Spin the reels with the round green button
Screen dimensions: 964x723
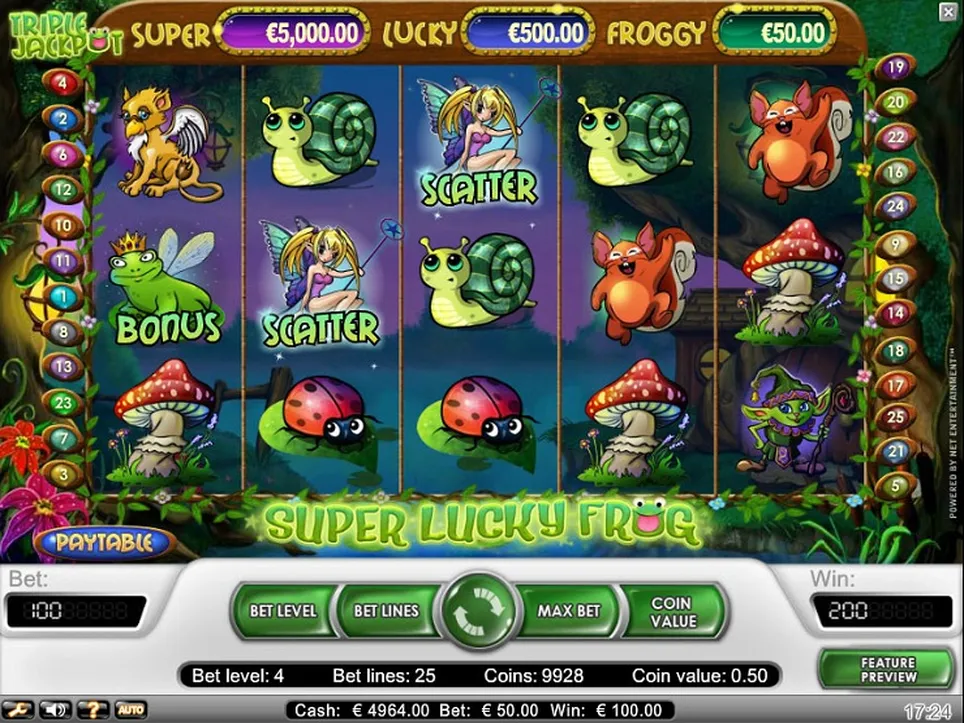pyautogui.click(x=482, y=611)
